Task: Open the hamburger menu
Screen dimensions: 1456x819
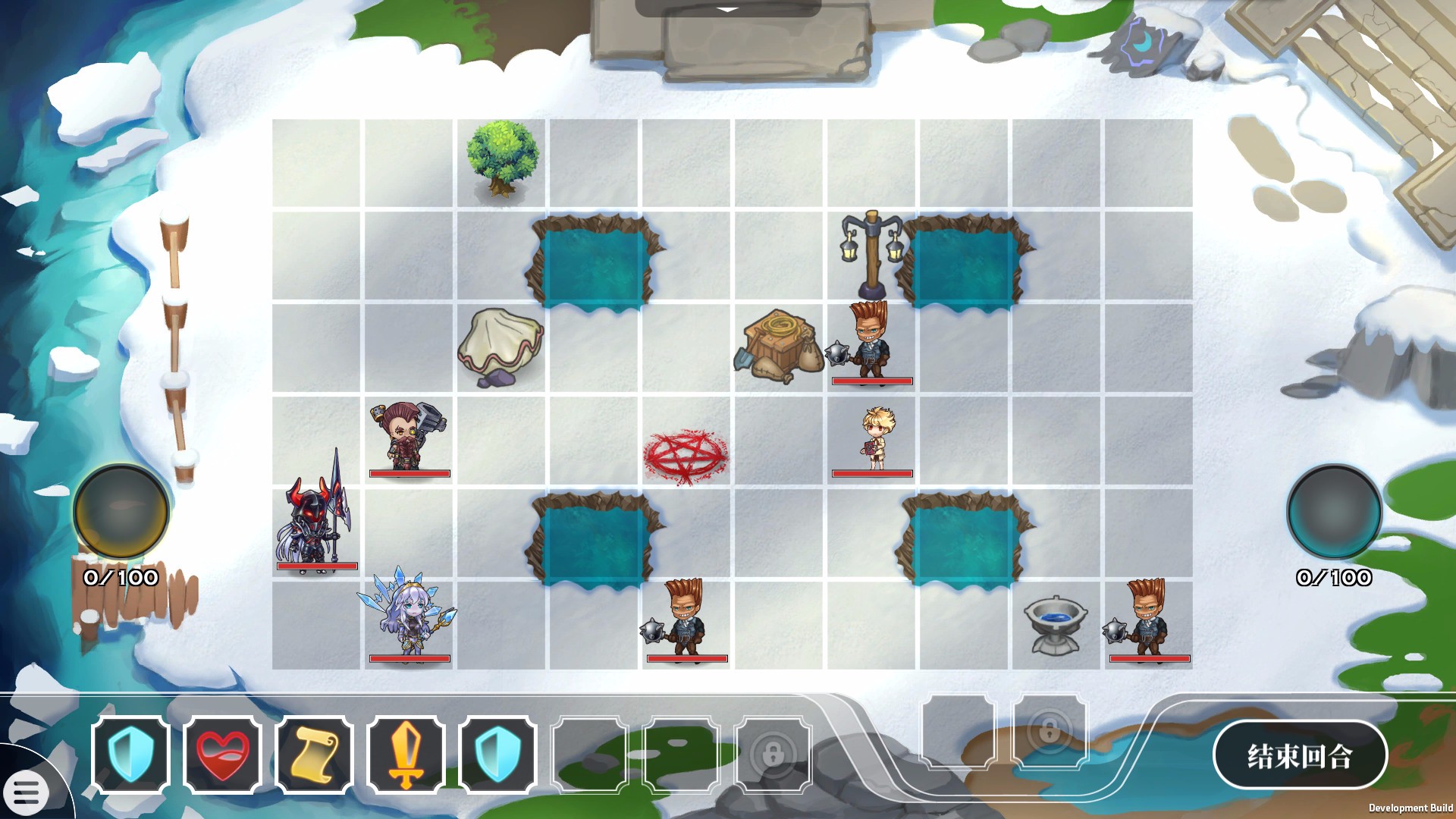Action: click(26, 792)
